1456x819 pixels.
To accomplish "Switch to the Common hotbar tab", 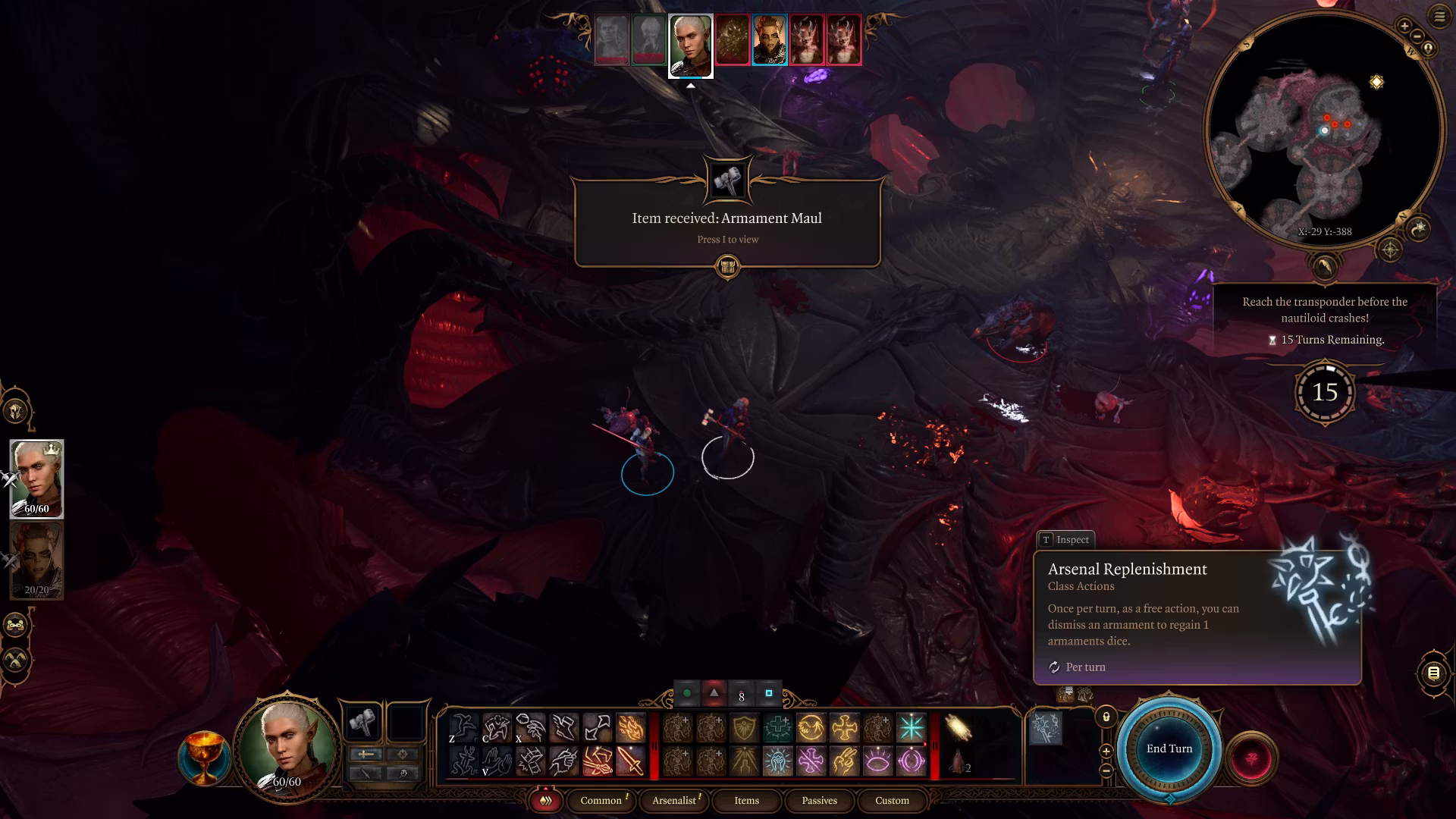I will pyautogui.click(x=601, y=800).
